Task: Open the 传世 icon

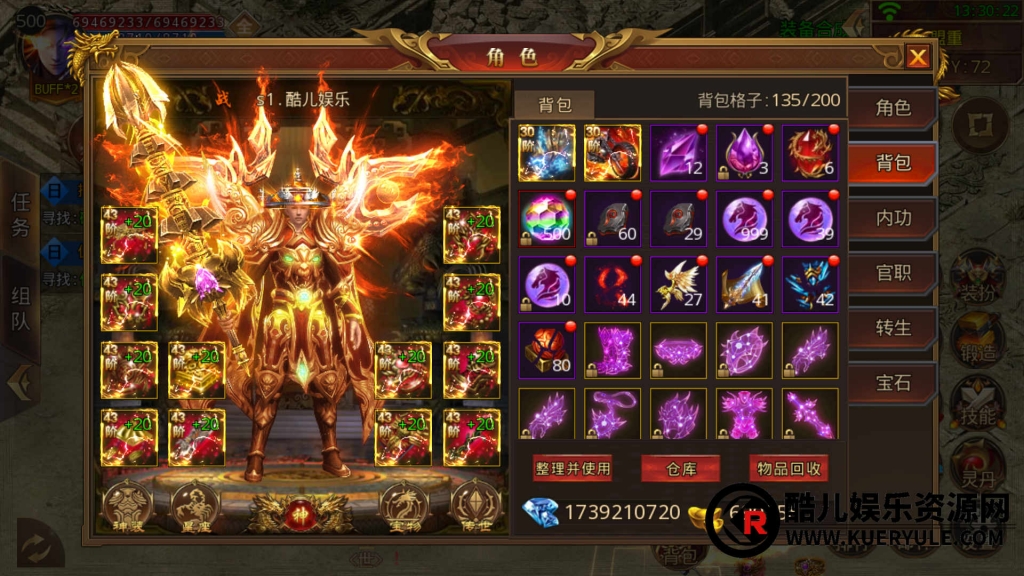Action: point(474,504)
